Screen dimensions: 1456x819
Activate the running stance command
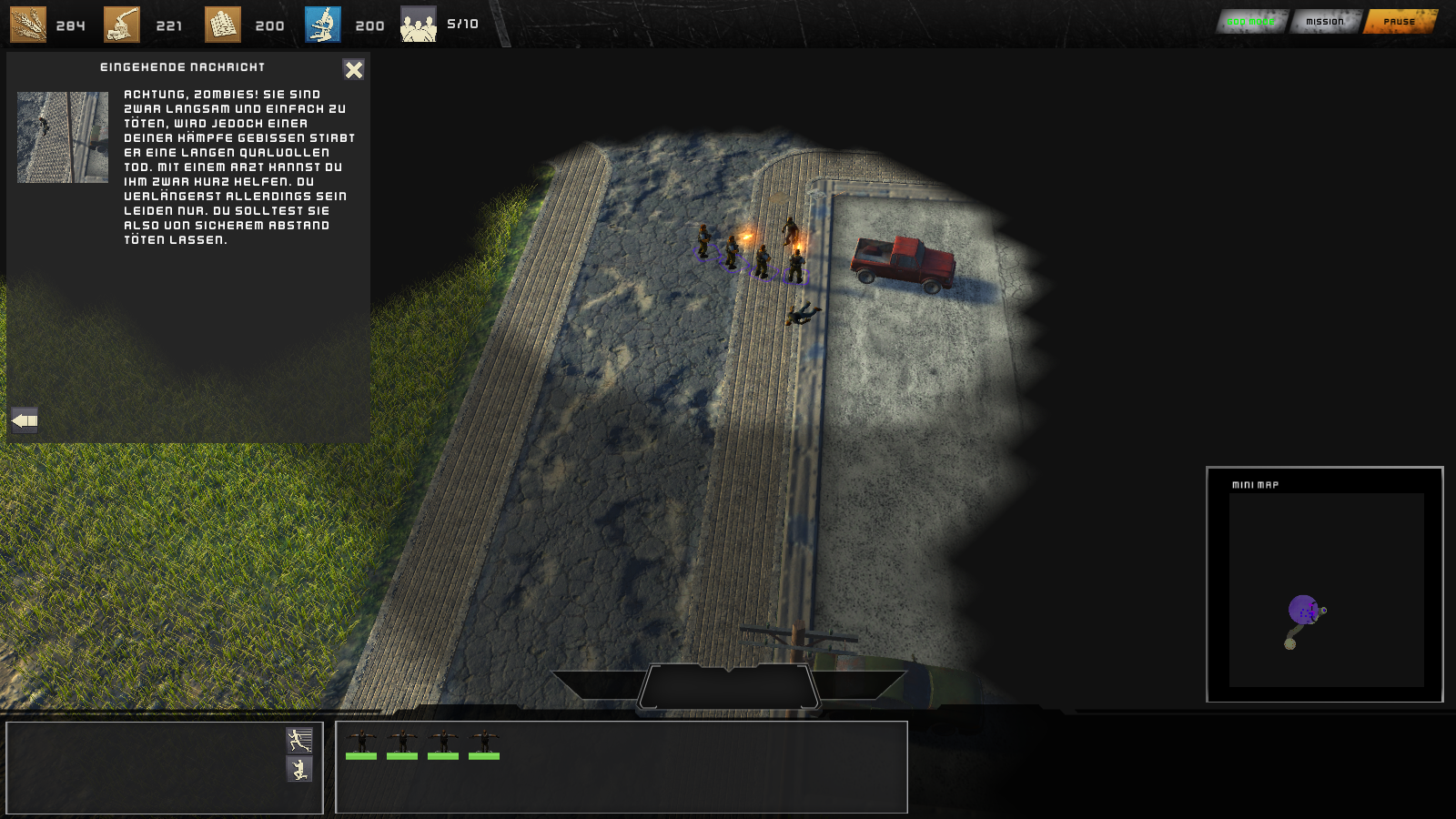[x=299, y=739]
